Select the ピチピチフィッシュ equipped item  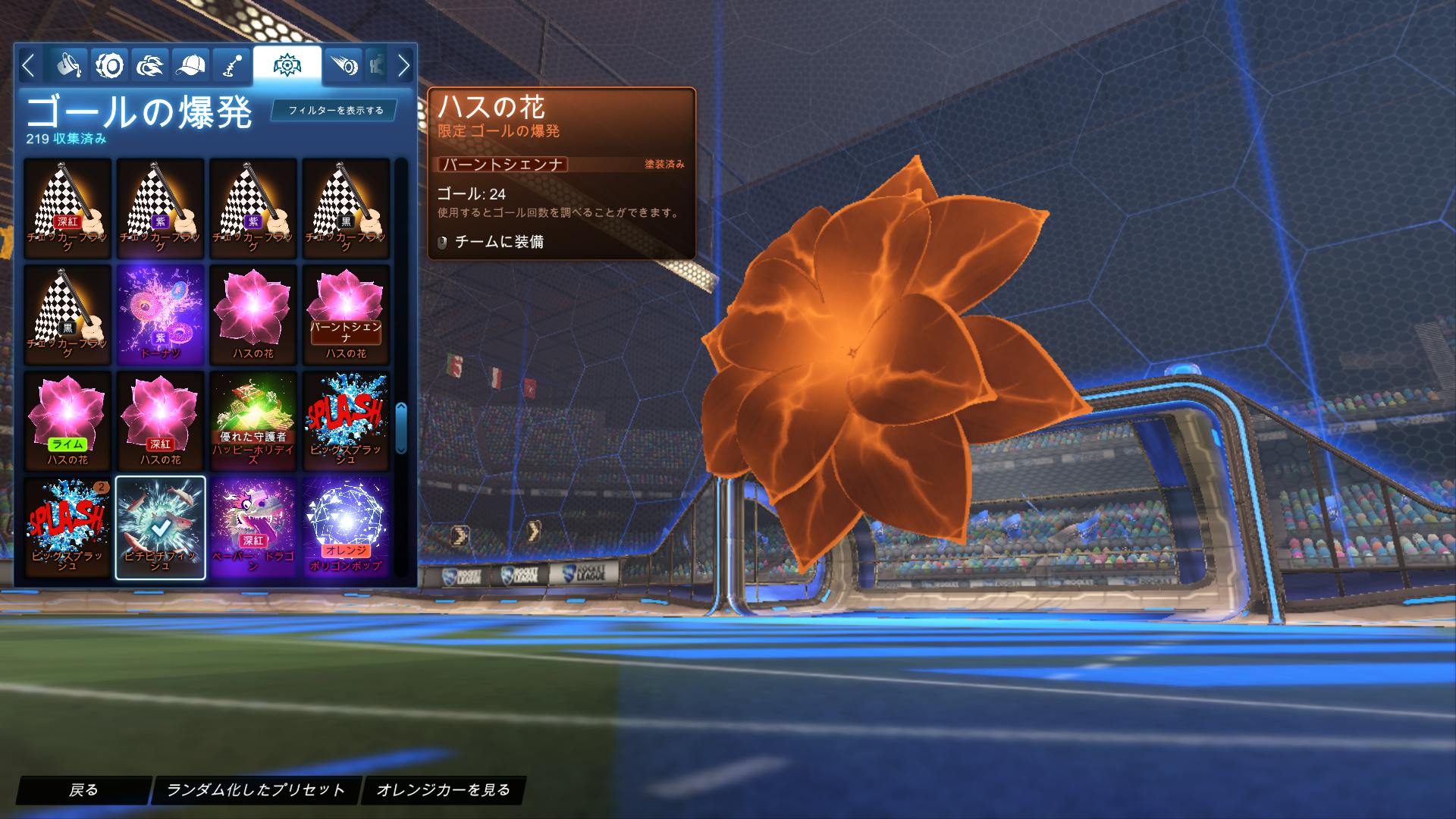[x=161, y=527]
